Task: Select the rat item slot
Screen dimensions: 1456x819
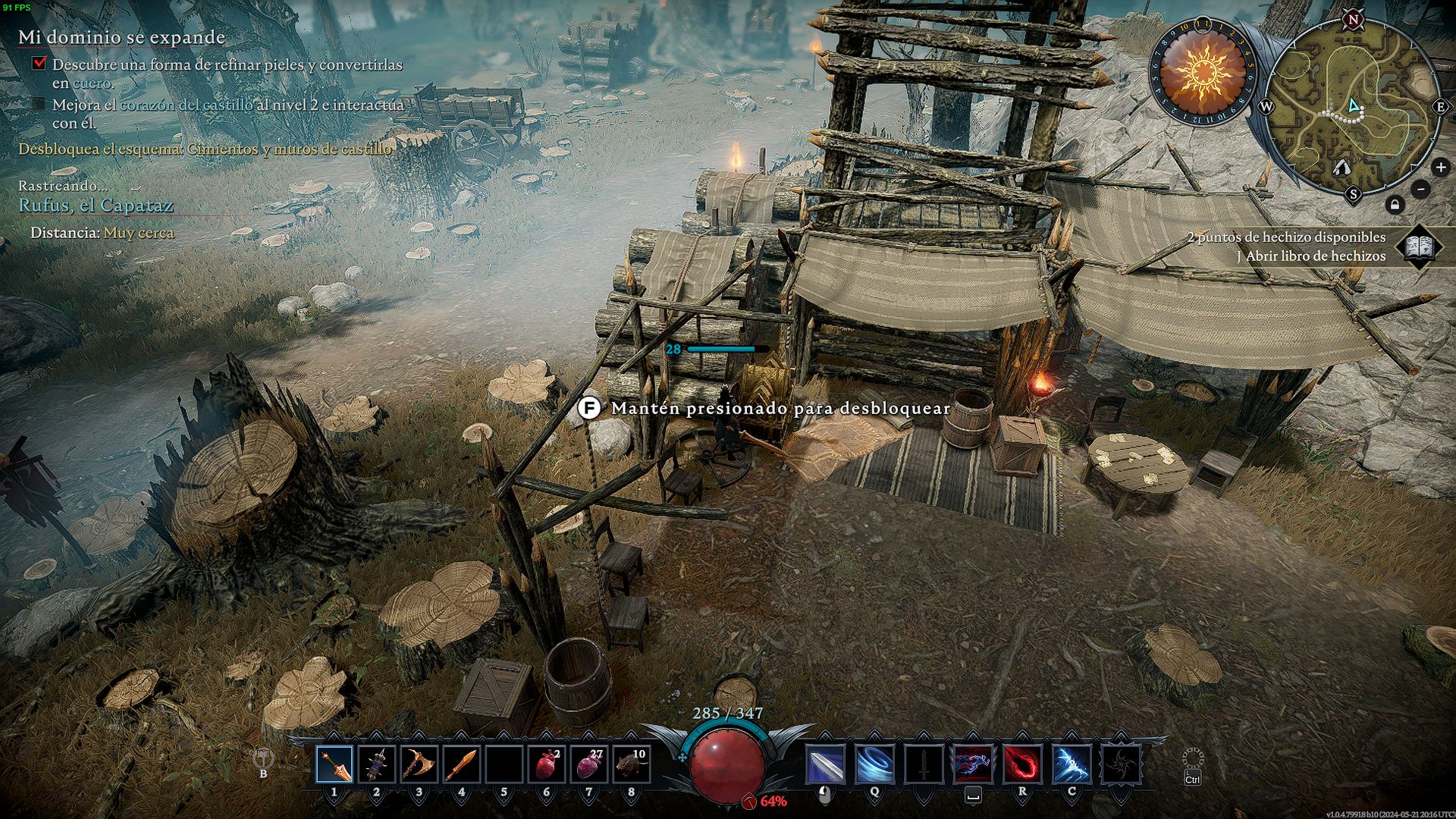Action: [x=631, y=764]
